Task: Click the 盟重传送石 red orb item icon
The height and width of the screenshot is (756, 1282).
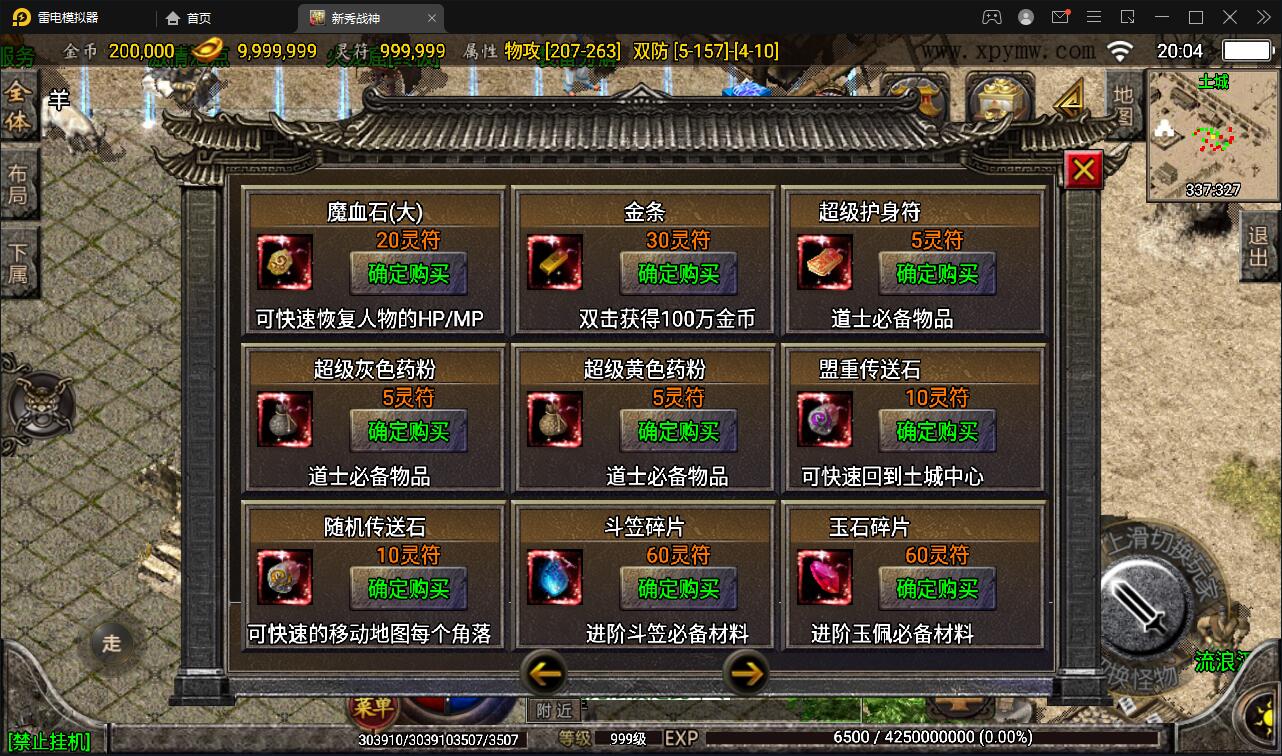Action: point(824,420)
